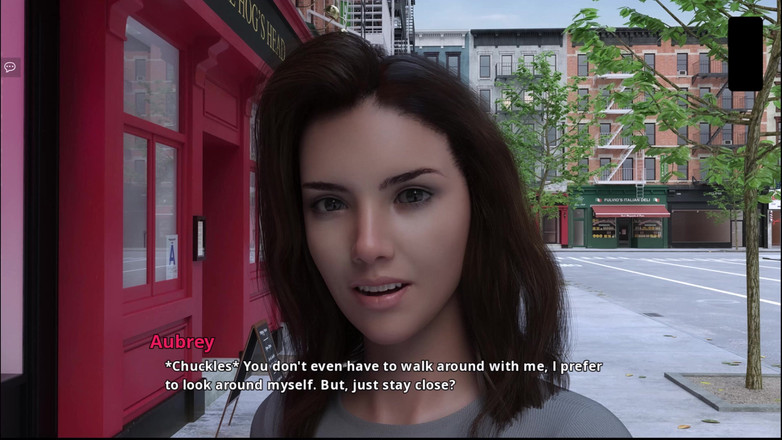Screen dimensions: 782x440
Task: Open the black phone icon
Action: click(x=745, y=53)
